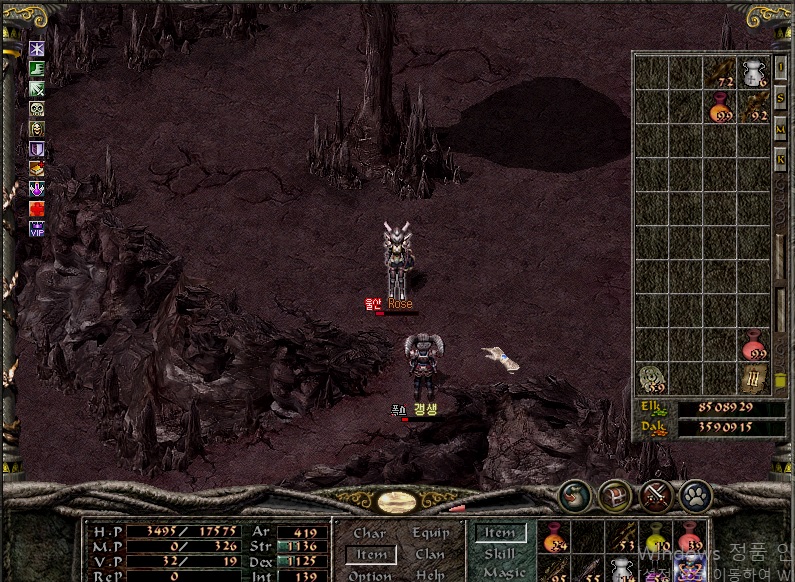Click the paw print round button

[695, 494]
